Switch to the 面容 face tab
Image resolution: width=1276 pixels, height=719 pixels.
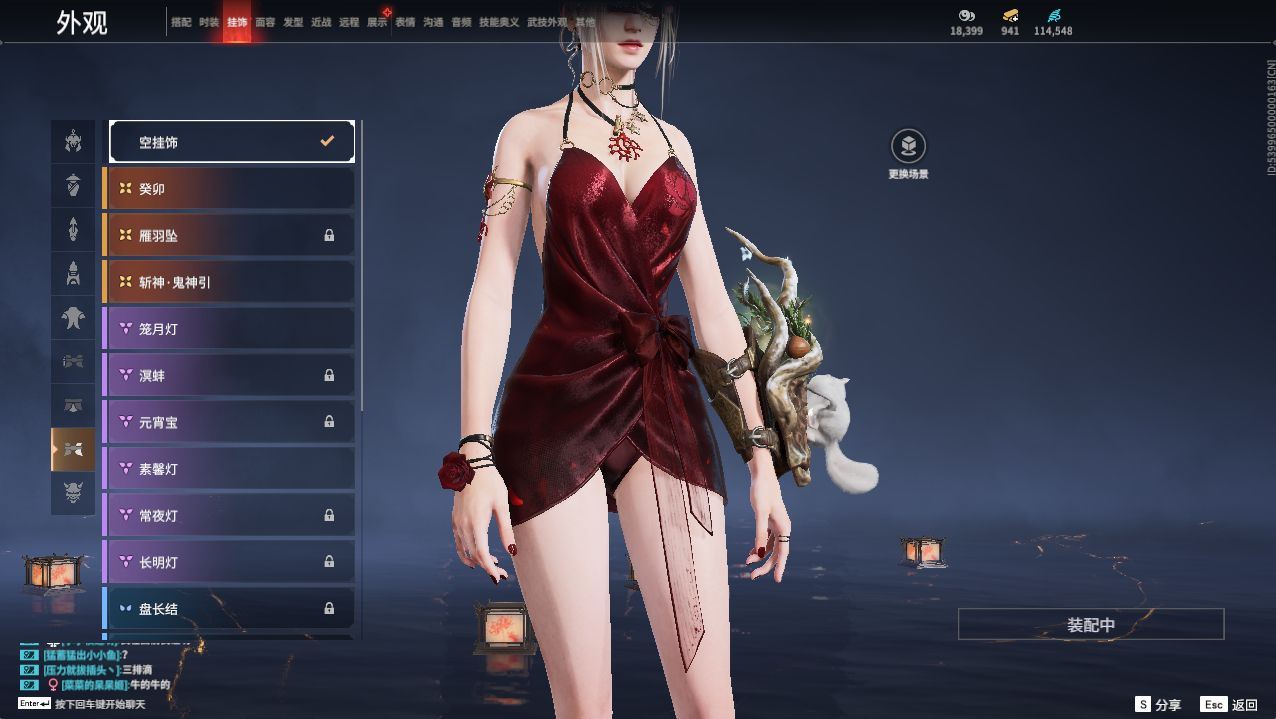(265, 22)
